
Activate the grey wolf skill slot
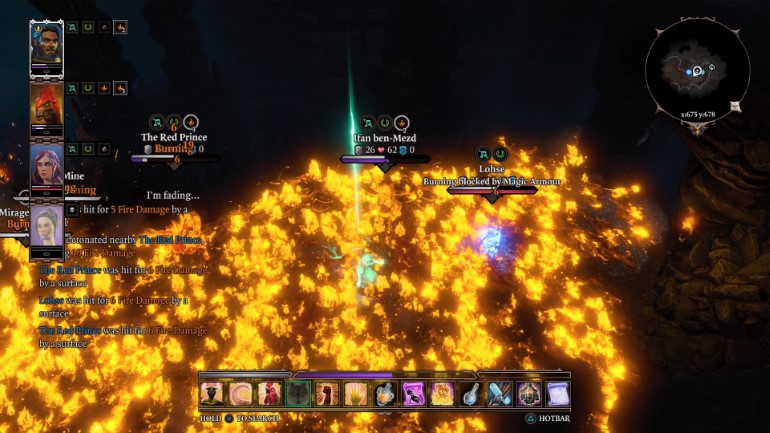point(298,394)
